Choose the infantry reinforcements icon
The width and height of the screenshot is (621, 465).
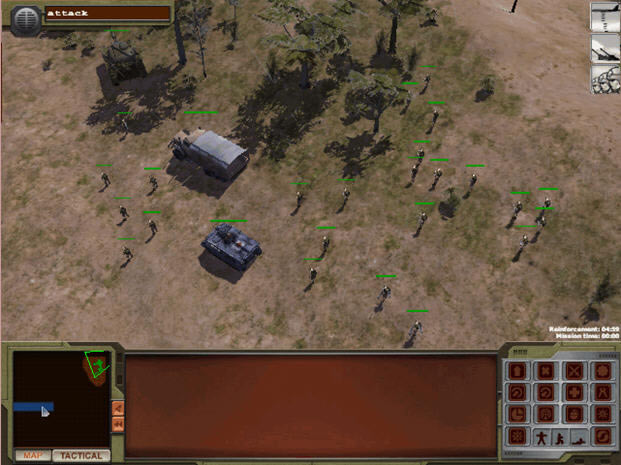[605, 78]
